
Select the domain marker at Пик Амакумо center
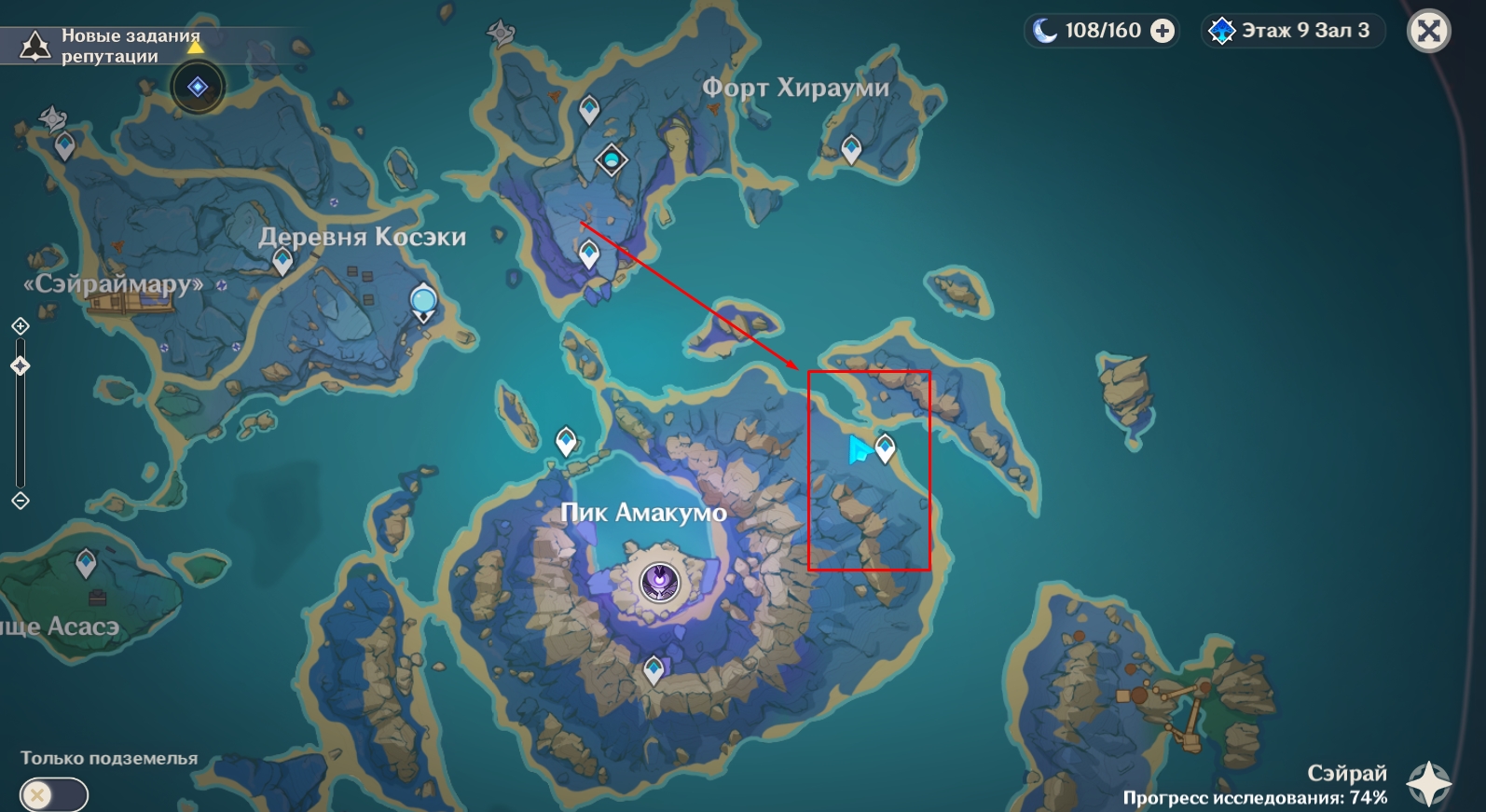660,582
